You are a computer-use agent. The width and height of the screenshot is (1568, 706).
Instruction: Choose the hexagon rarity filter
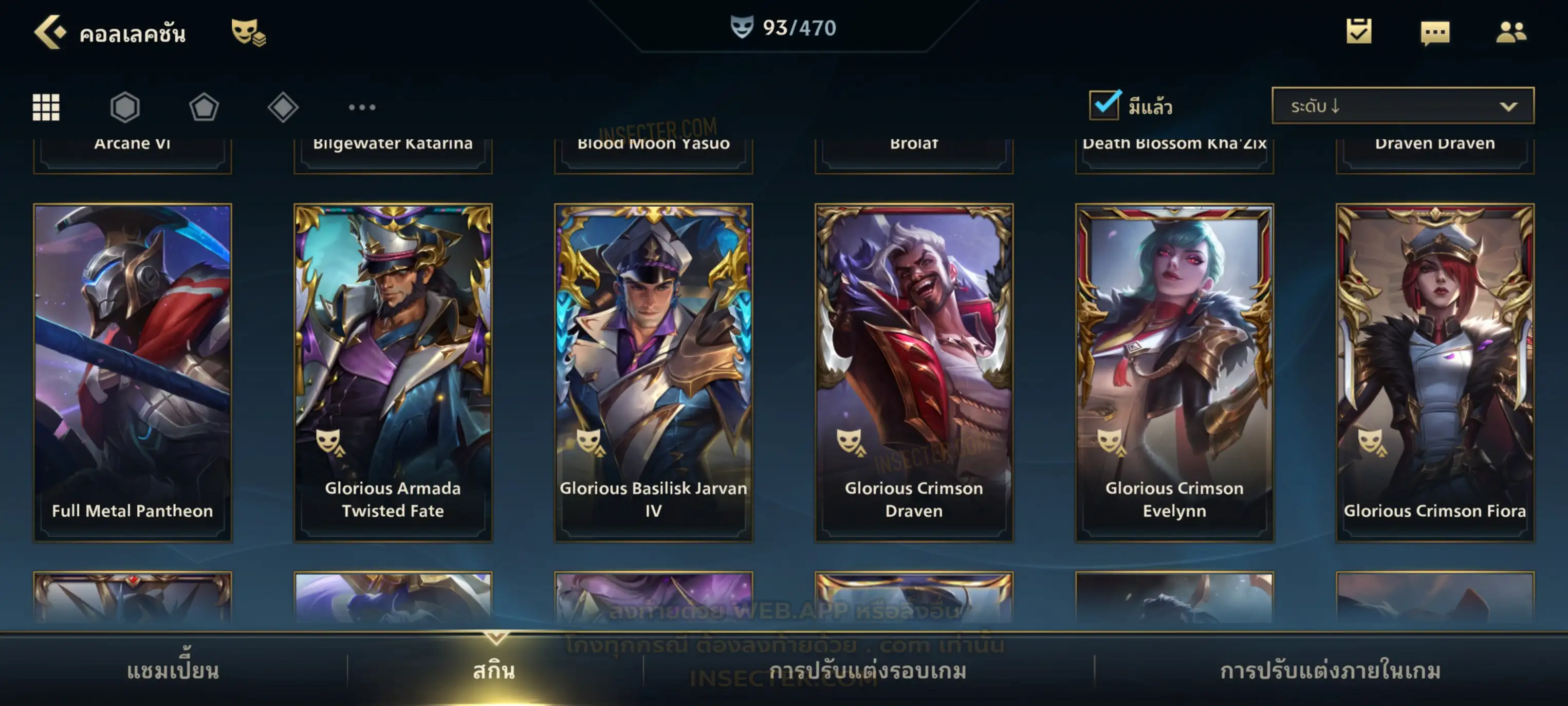click(125, 107)
